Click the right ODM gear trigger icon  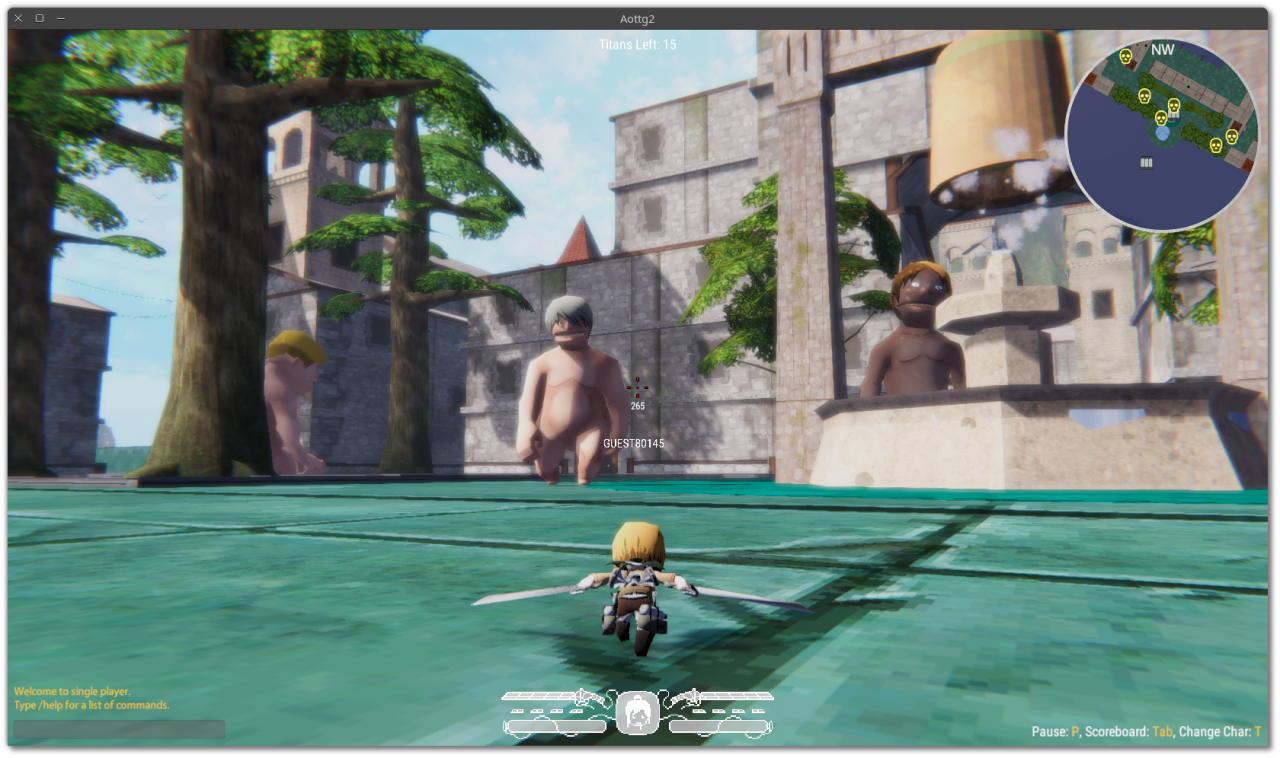[x=689, y=697]
